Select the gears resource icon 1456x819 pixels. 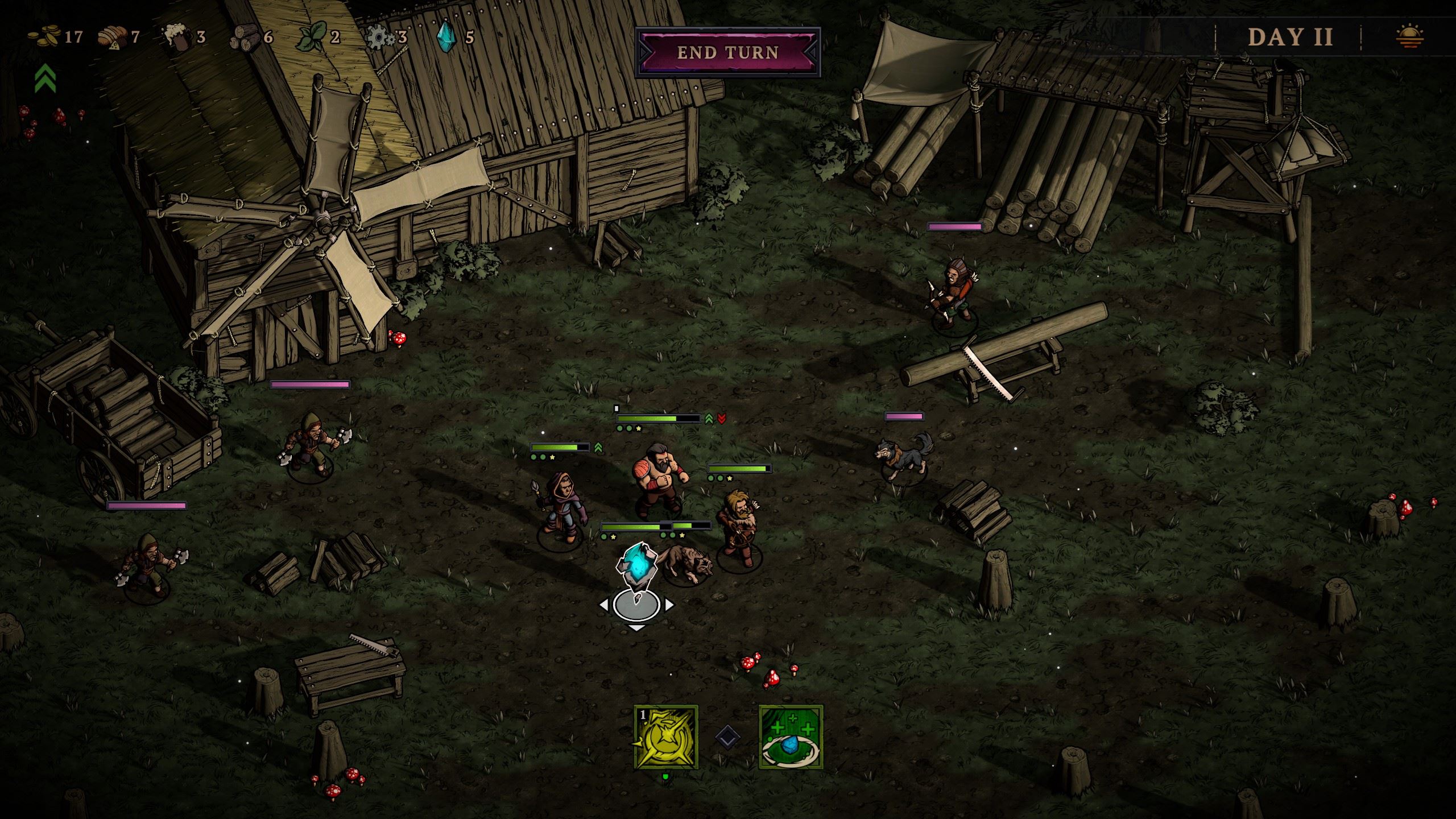(380, 38)
